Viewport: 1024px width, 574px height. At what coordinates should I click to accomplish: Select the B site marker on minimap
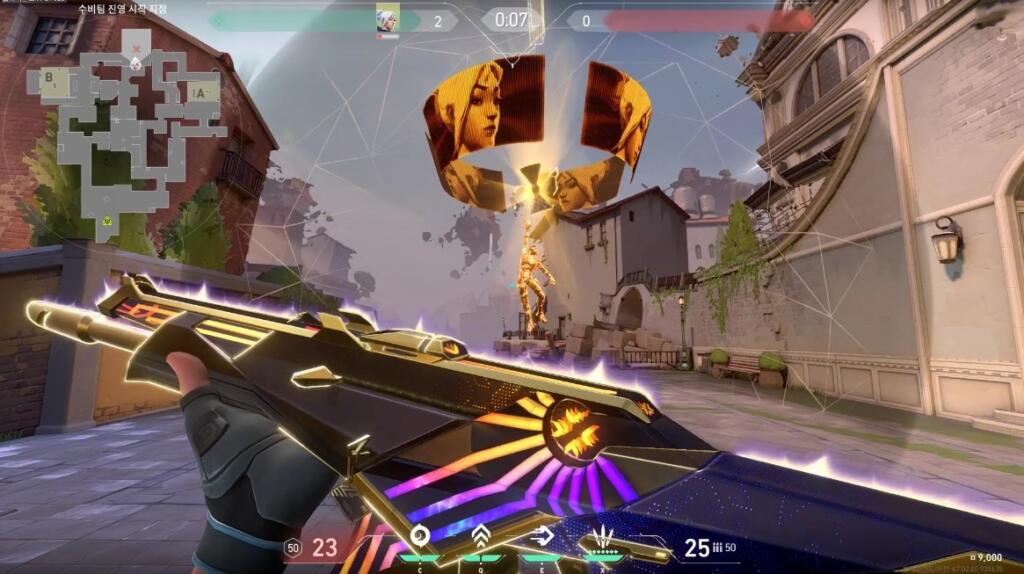pyautogui.click(x=49, y=77)
